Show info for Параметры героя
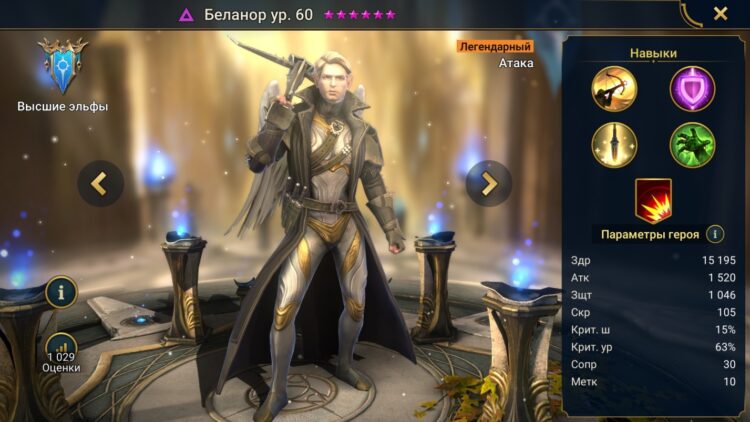The width and height of the screenshot is (750, 422). click(x=715, y=234)
